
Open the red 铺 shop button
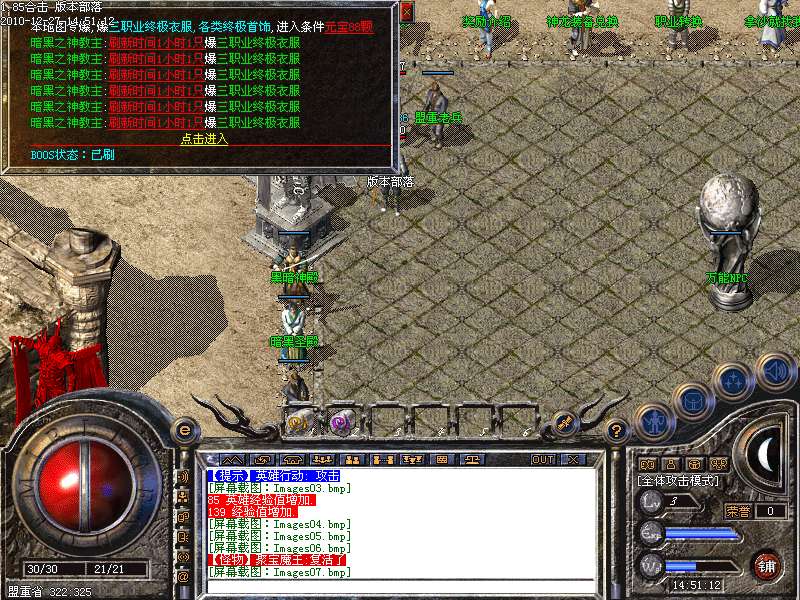click(766, 564)
